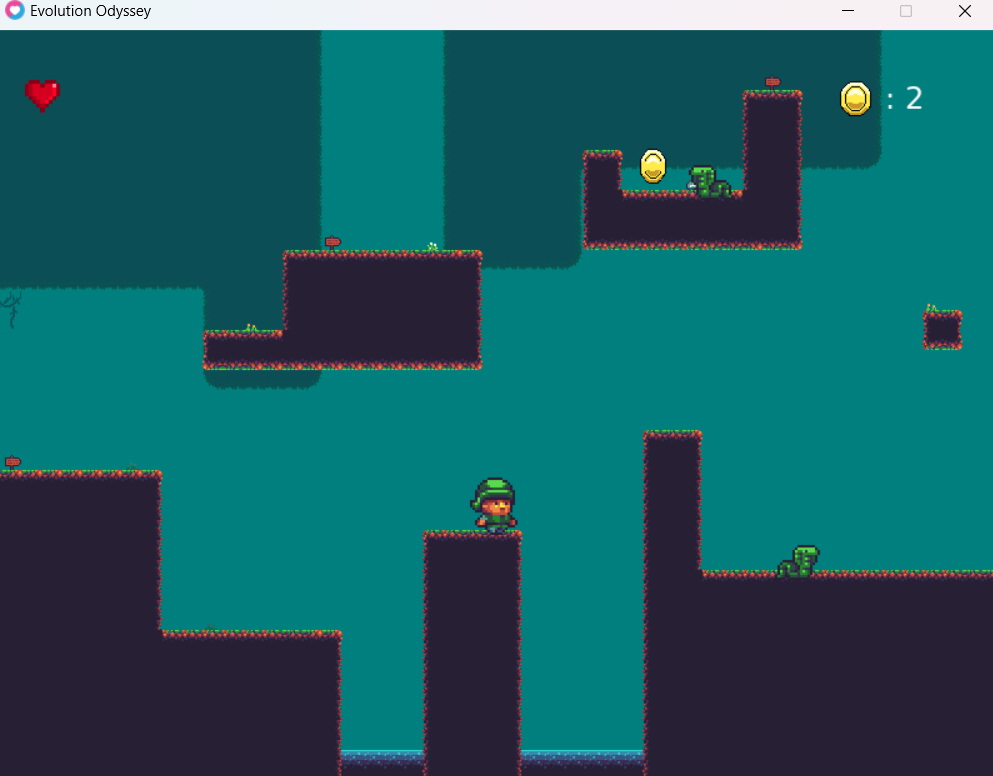Close the Evolution Odyssey game window
The height and width of the screenshot is (776, 993).
964,11
